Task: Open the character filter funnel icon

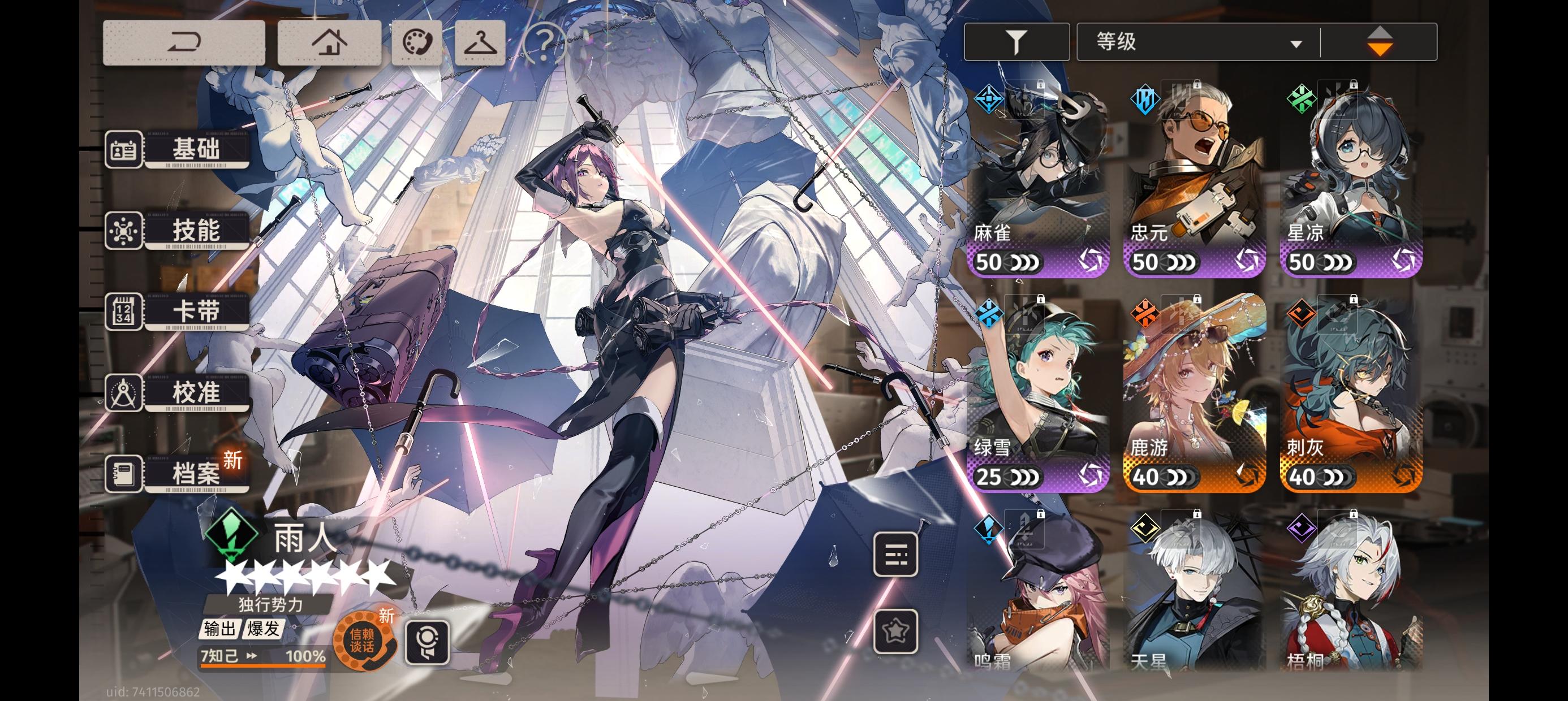Action: pos(1017,42)
